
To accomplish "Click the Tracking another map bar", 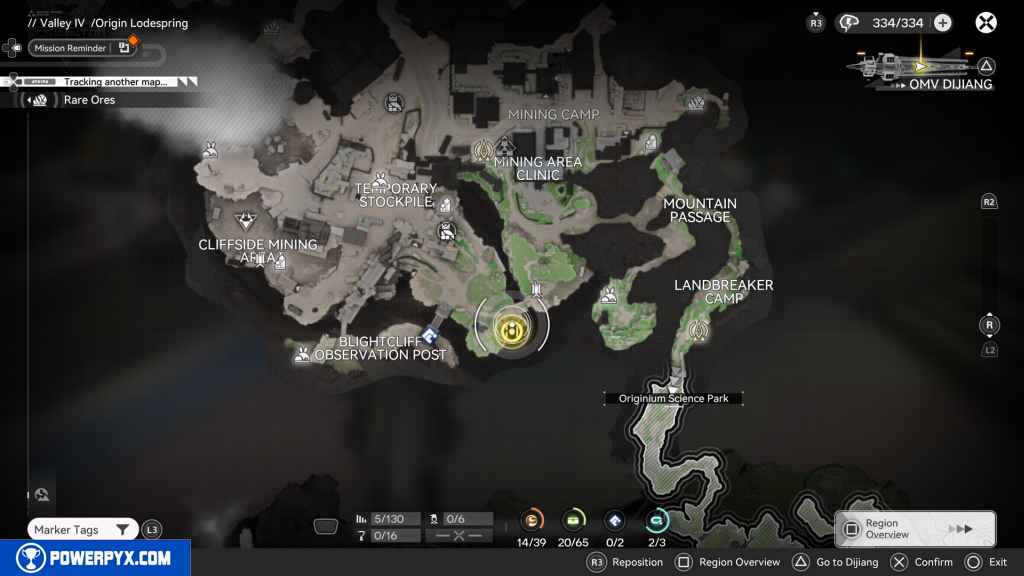I will point(115,82).
